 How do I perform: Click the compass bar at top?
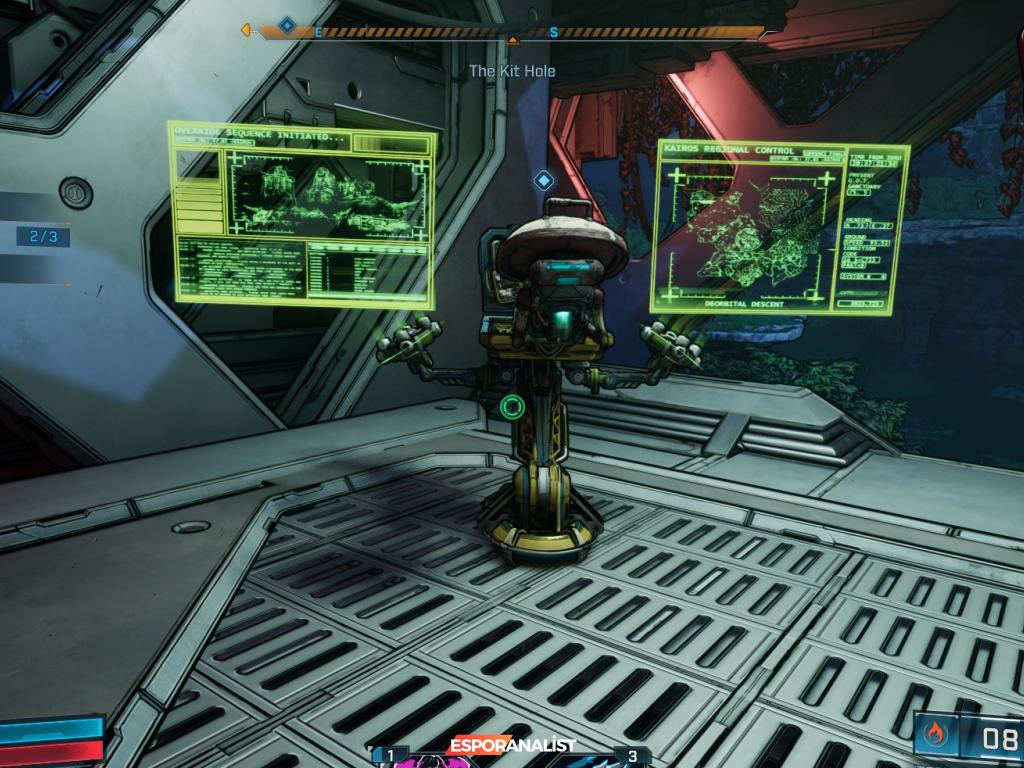point(512,32)
